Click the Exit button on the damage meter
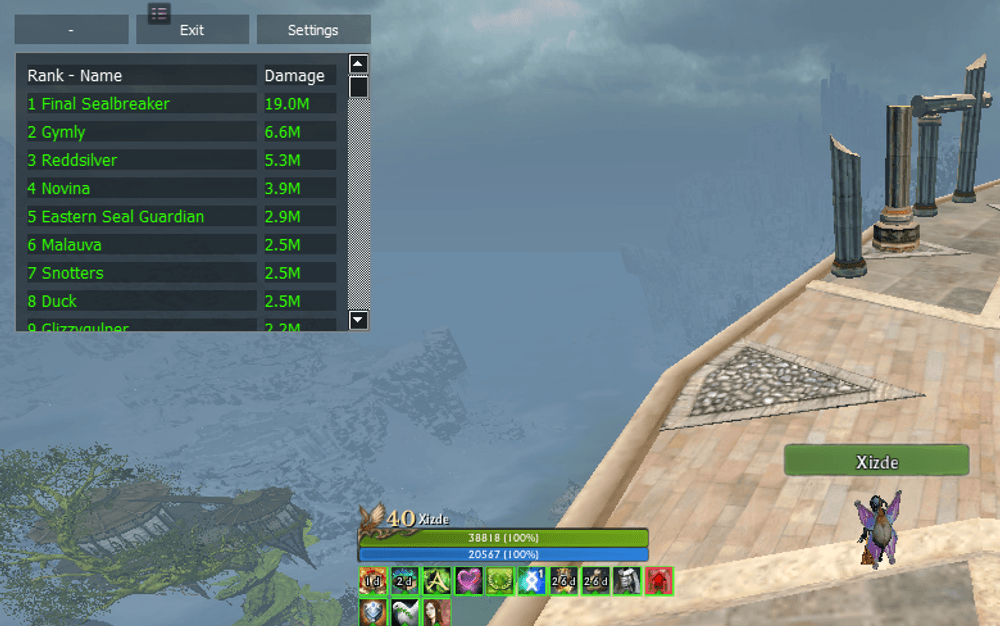The image size is (1000, 626). [192, 30]
